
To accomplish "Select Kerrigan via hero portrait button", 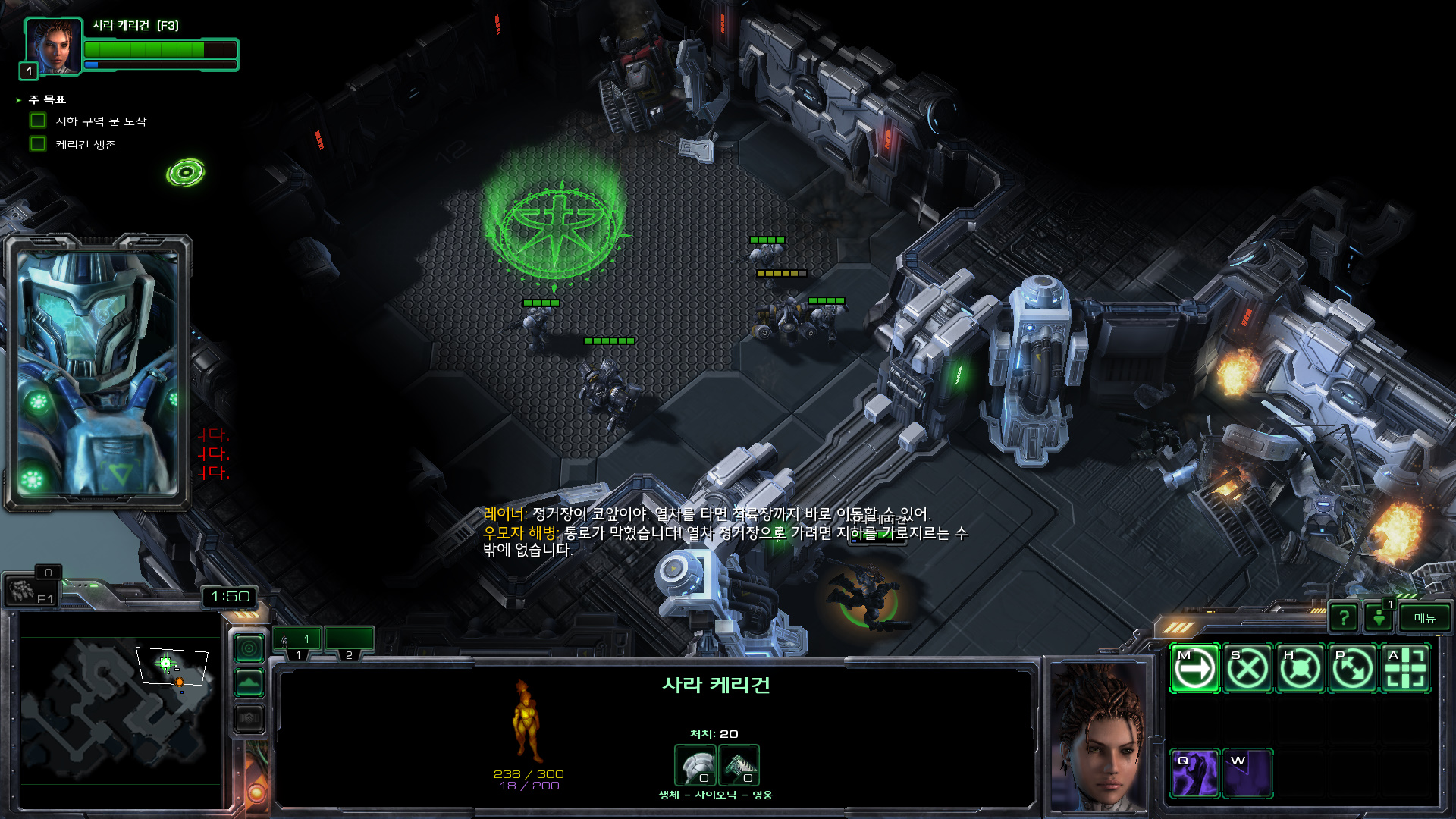I will [53, 47].
